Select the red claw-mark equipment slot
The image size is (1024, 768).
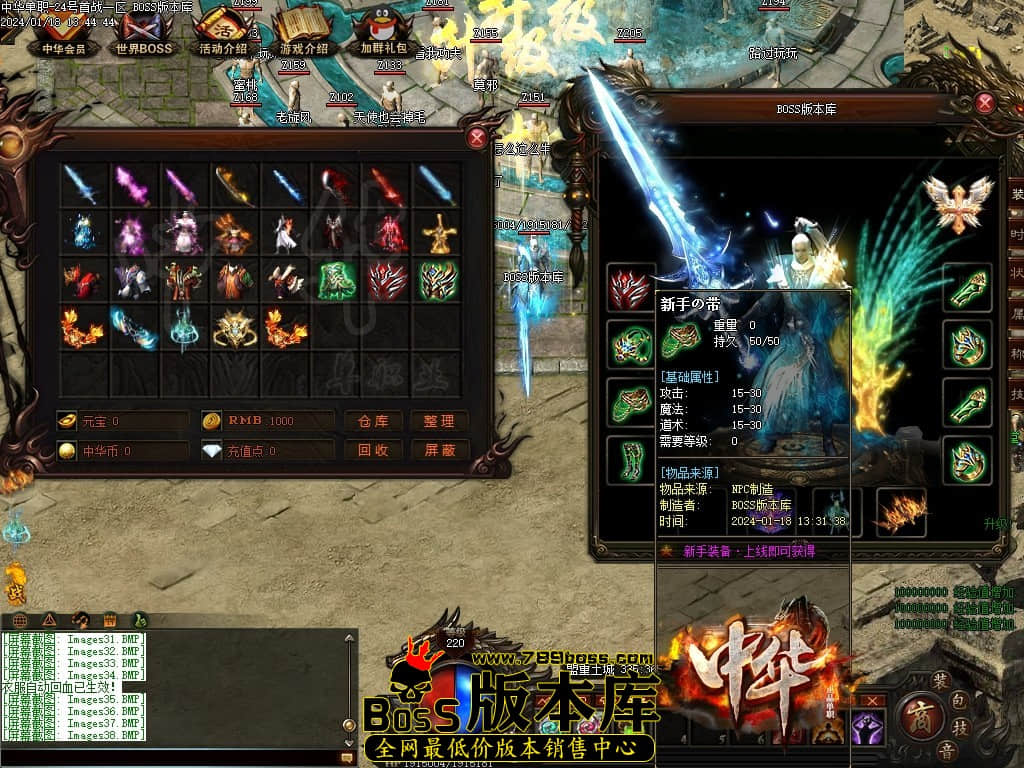630,288
